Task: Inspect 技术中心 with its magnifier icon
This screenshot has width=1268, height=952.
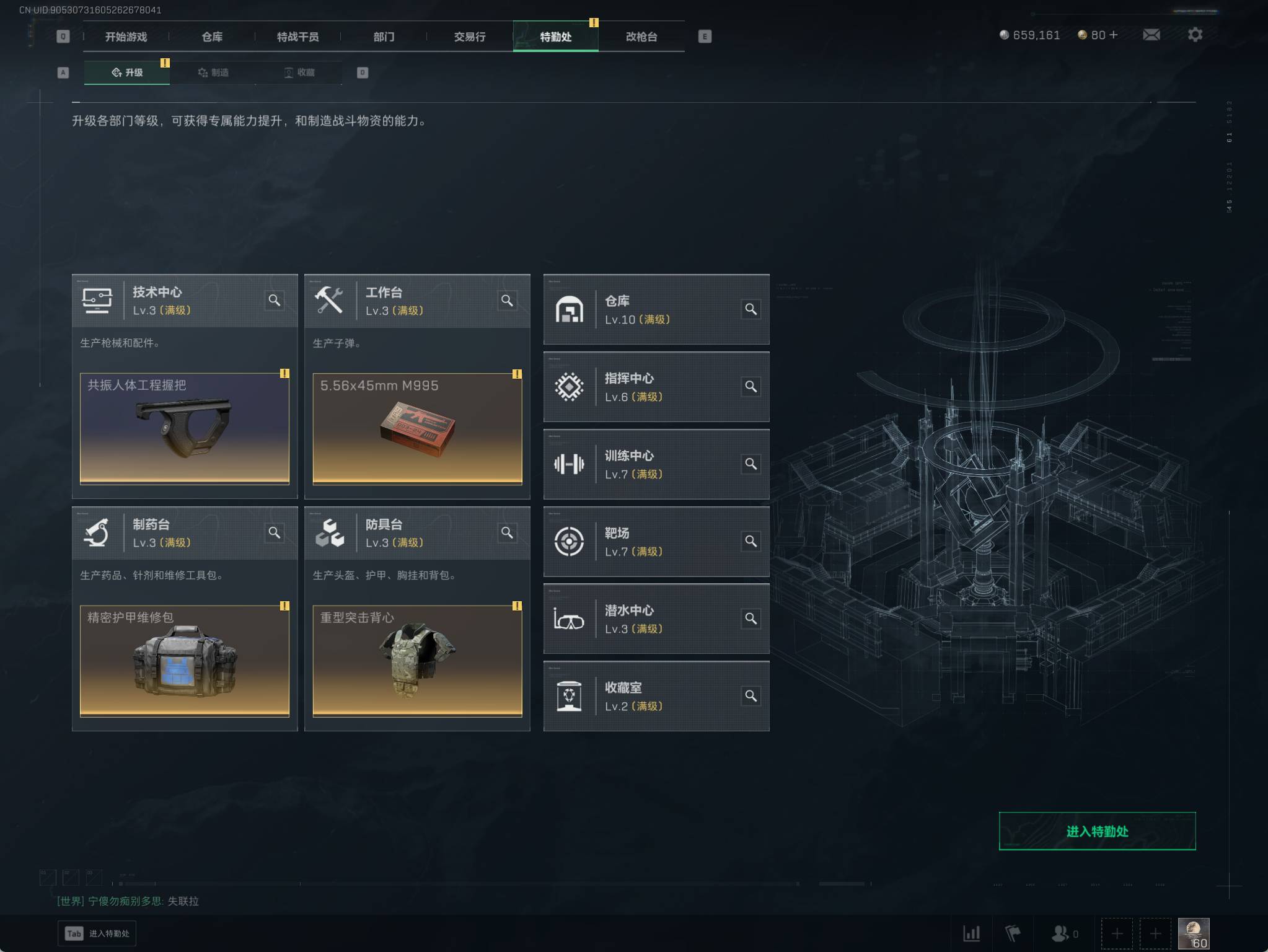Action: (275, 301)
